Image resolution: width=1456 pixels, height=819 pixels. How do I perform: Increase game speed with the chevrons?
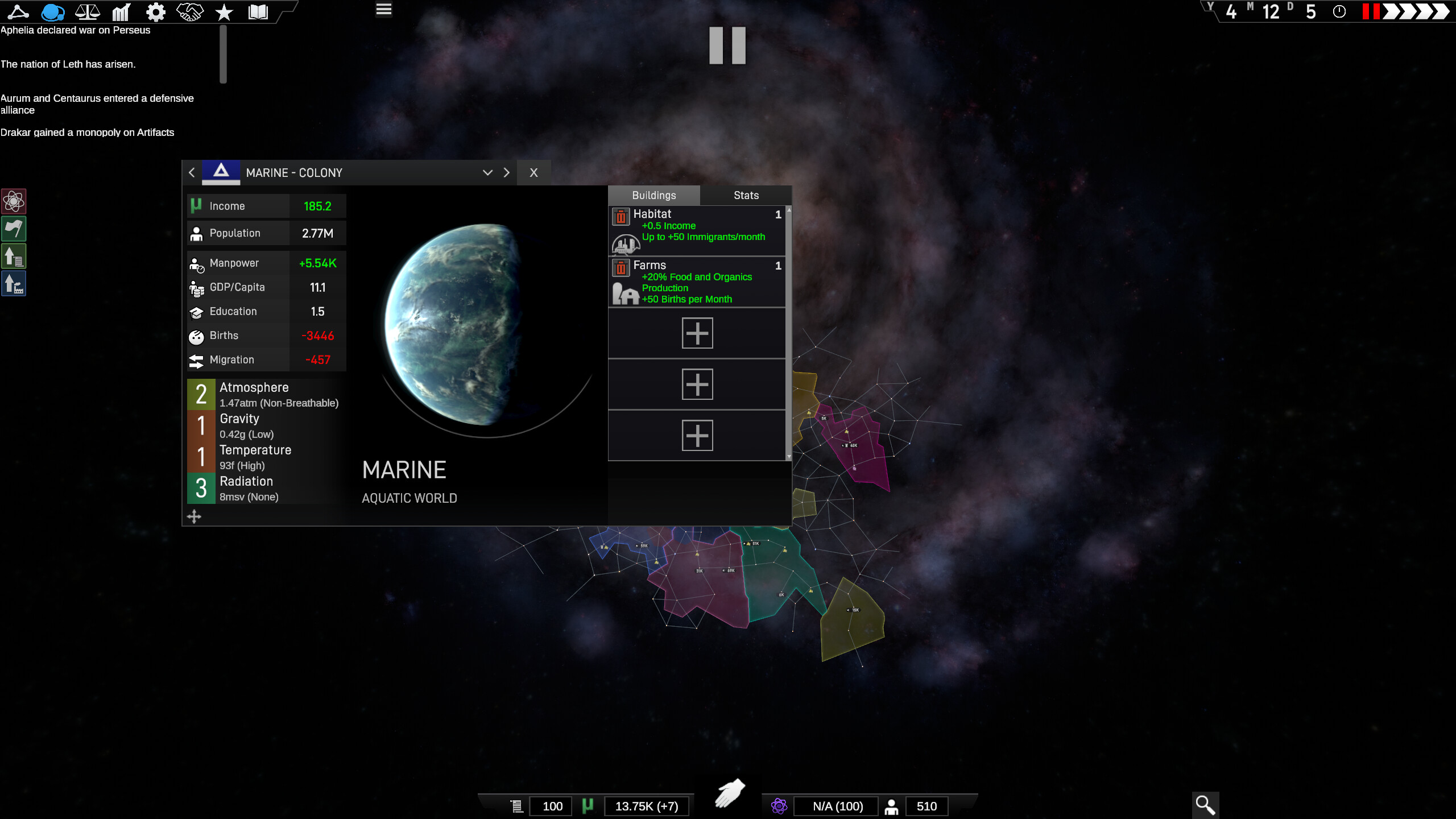pos(1416,11)
